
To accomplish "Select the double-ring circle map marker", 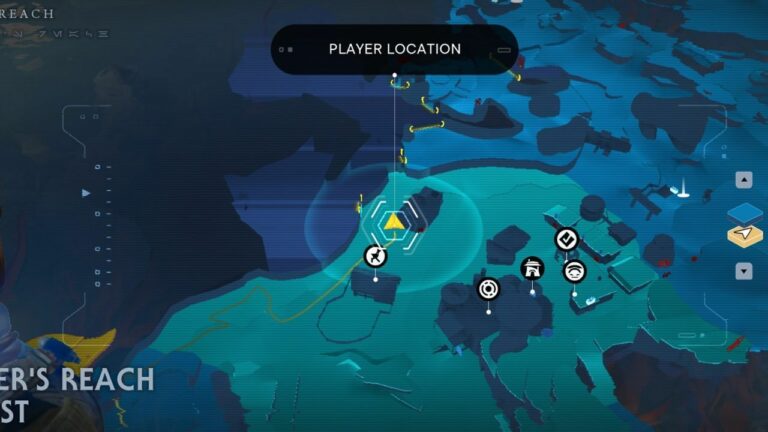I will click(x=488, y=289).
